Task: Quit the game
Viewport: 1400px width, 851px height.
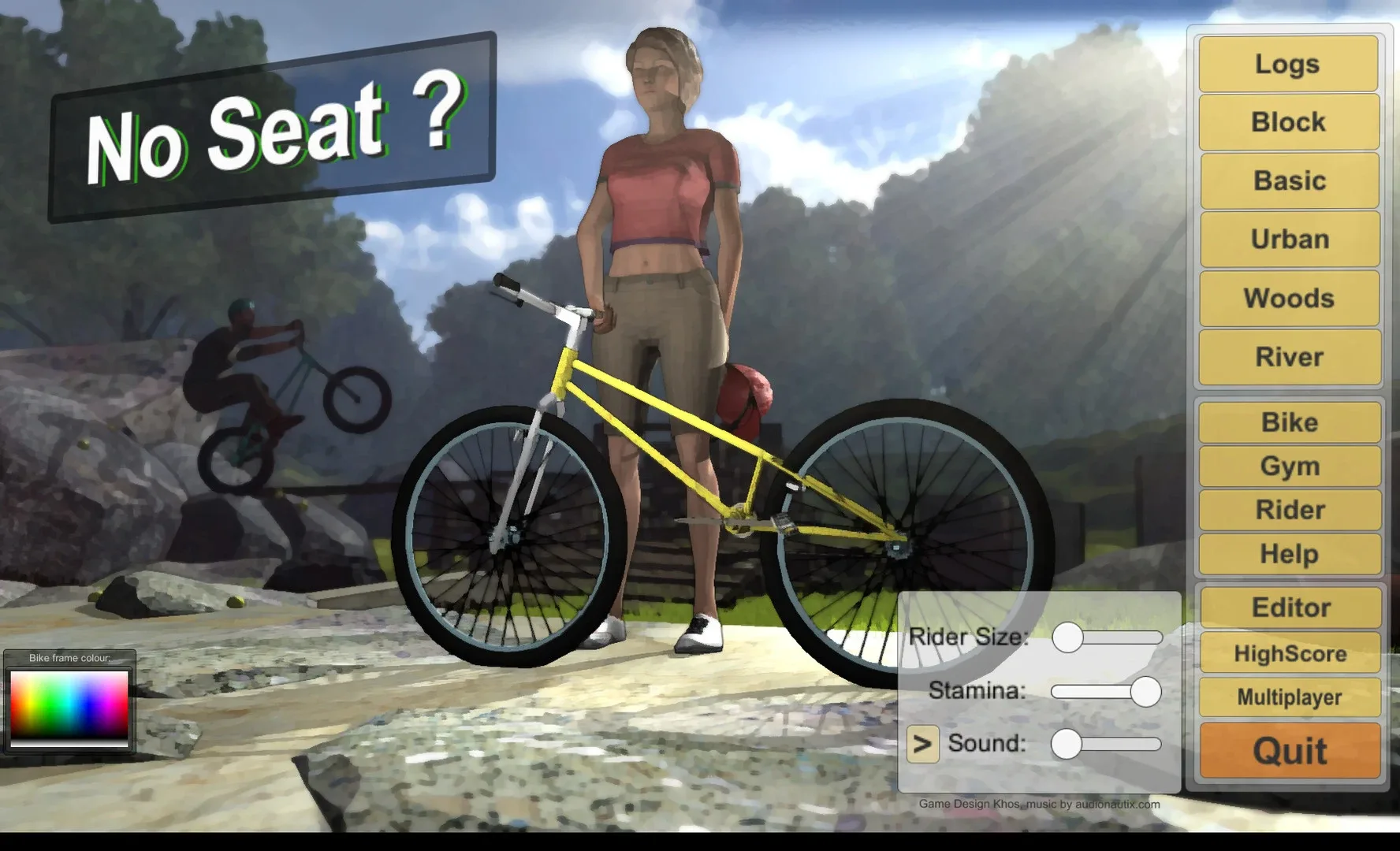Action: [x=1287, y=749]
